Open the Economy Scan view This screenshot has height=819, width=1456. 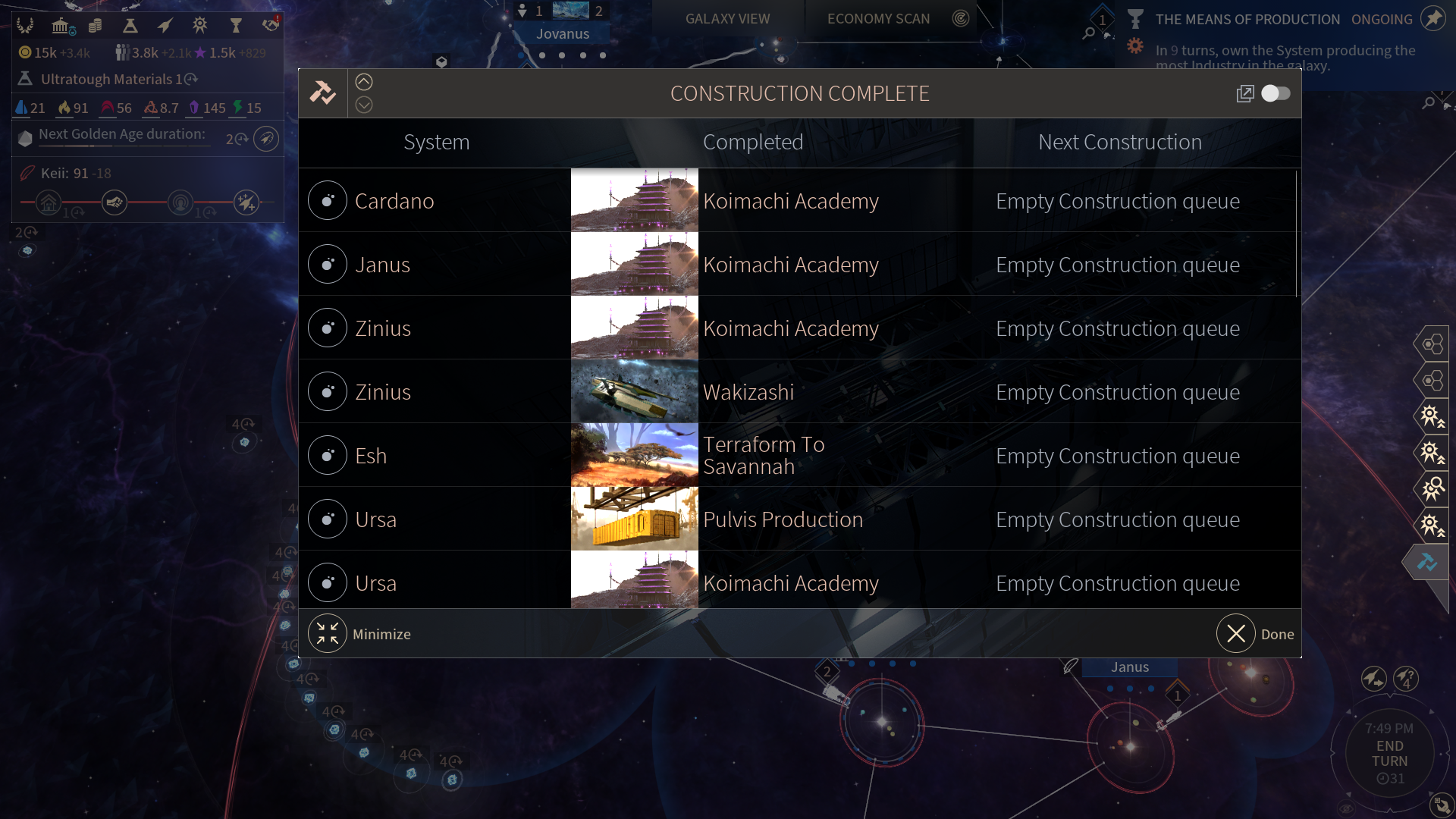(x=878, y=19)
